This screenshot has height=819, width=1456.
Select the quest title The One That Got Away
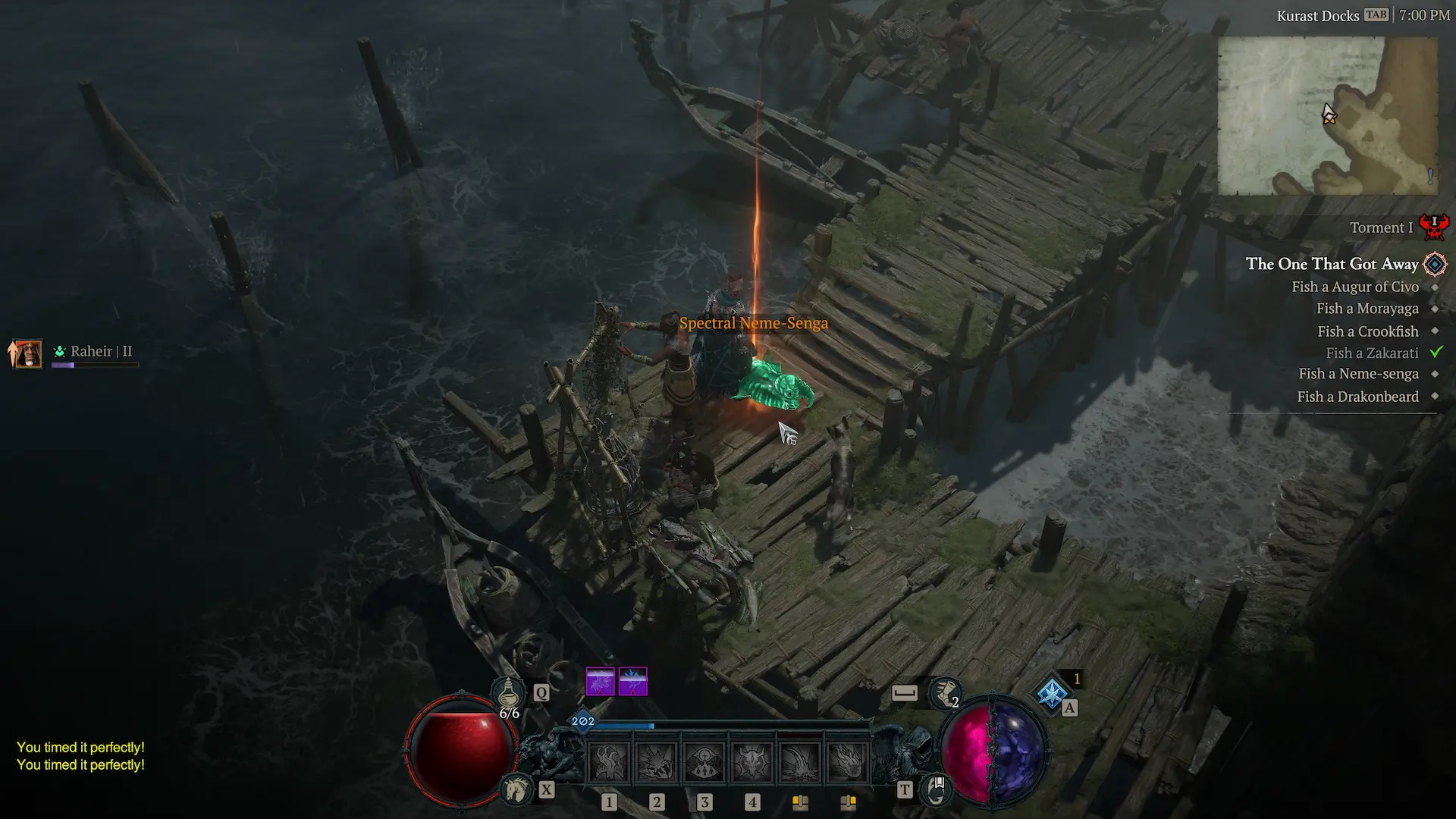coord(1332,264)
